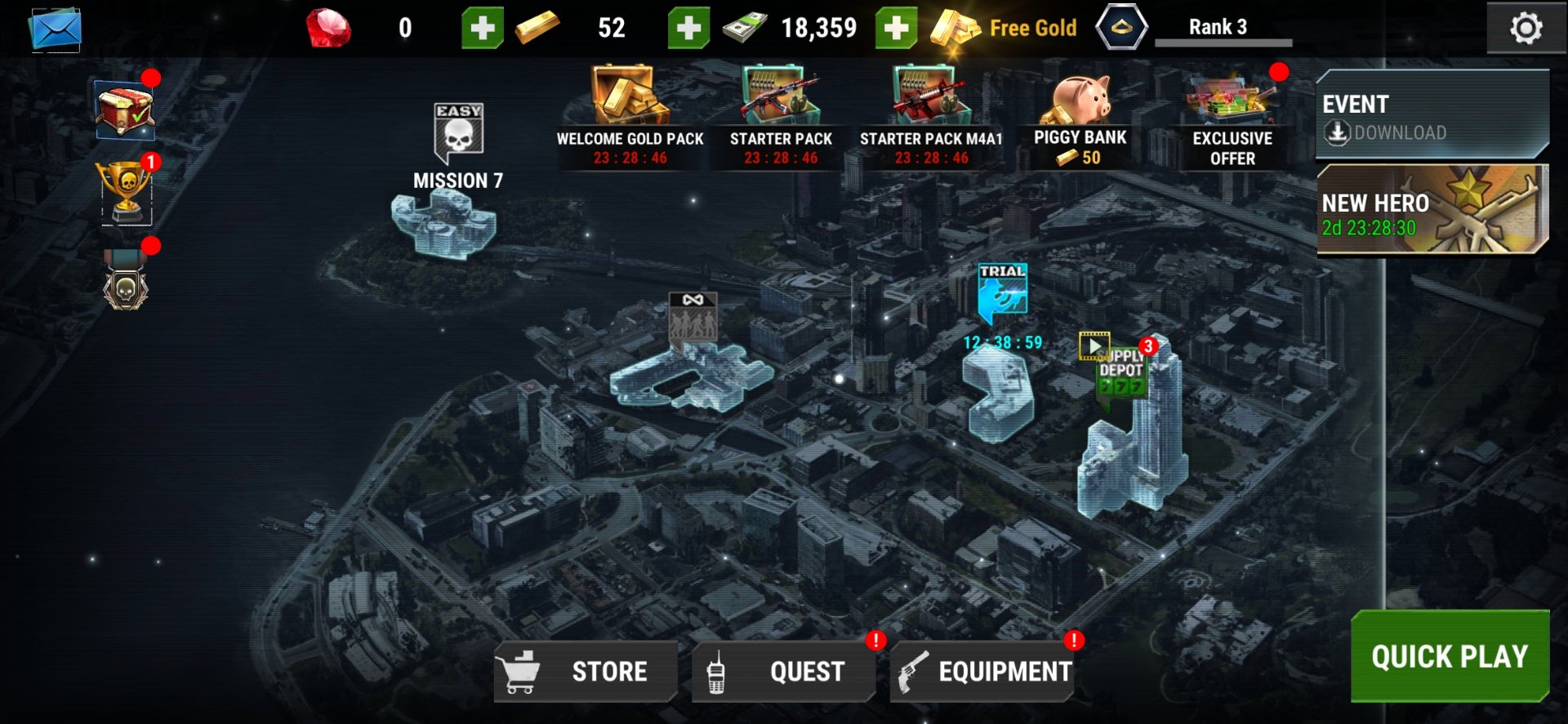Open the mail envelope inbox
The image size is (1568, 724).
(56, 30)
